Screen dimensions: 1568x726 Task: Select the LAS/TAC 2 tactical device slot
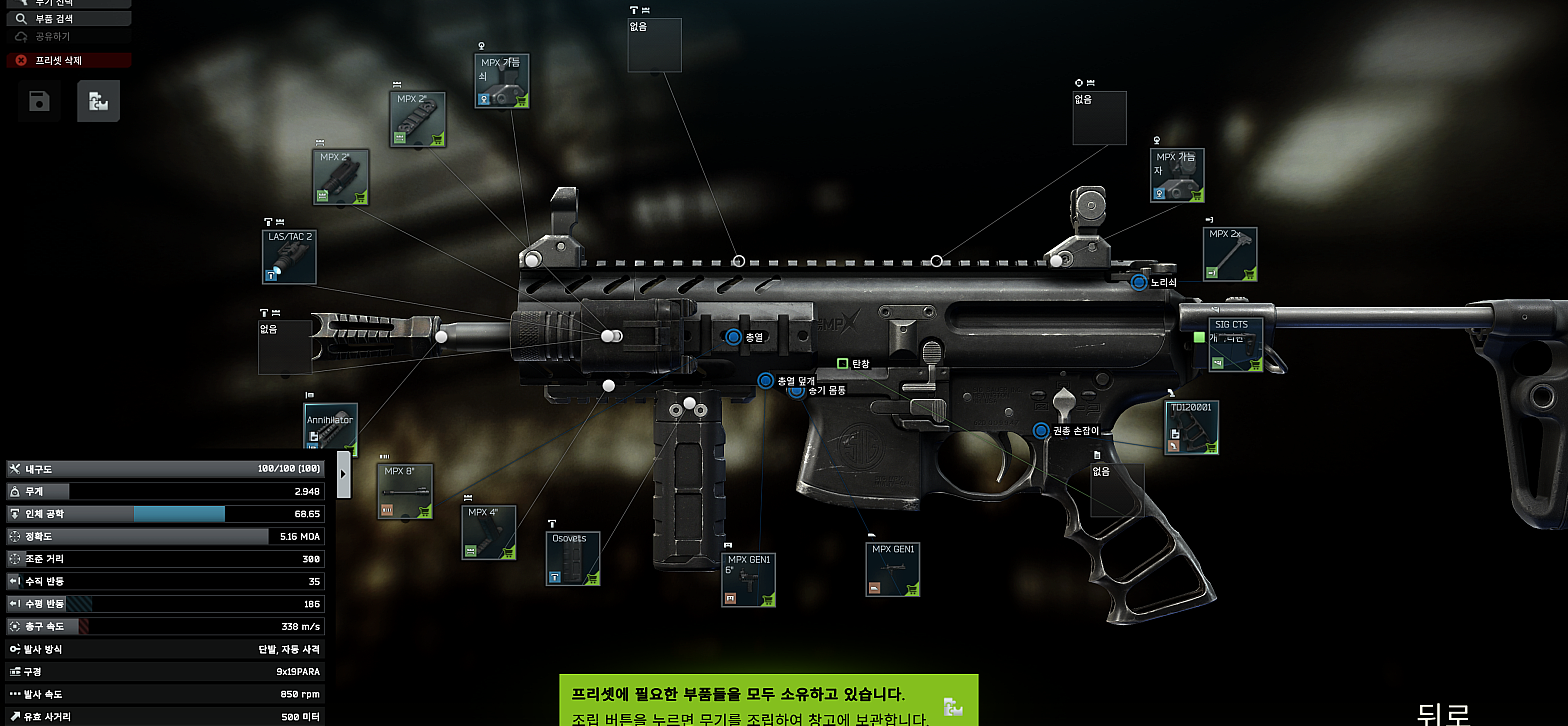[x=289, y=257]
